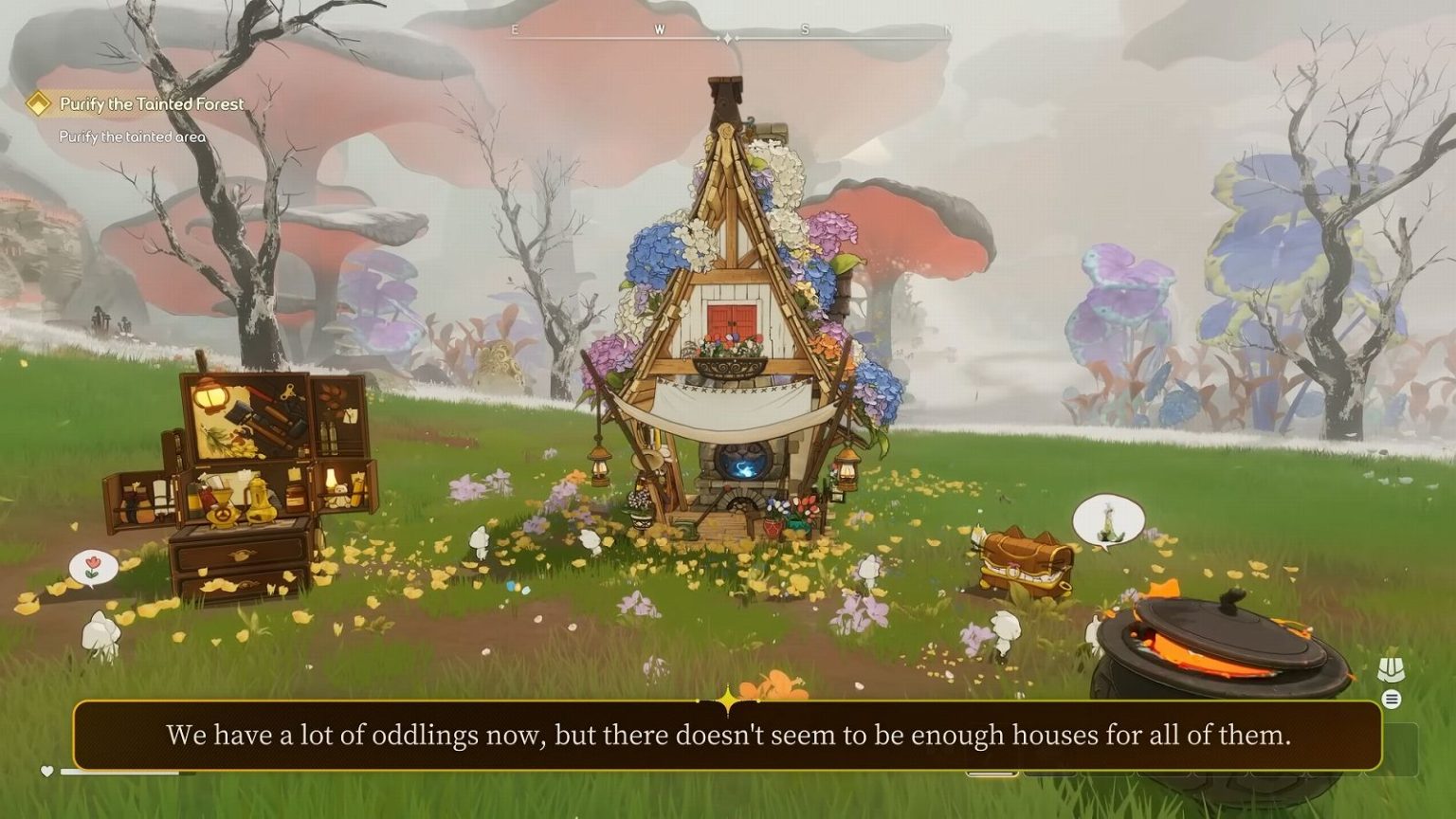Click the orange cauldron in the corner
Screen dimensions: 1456x819
coord(1223,654)
